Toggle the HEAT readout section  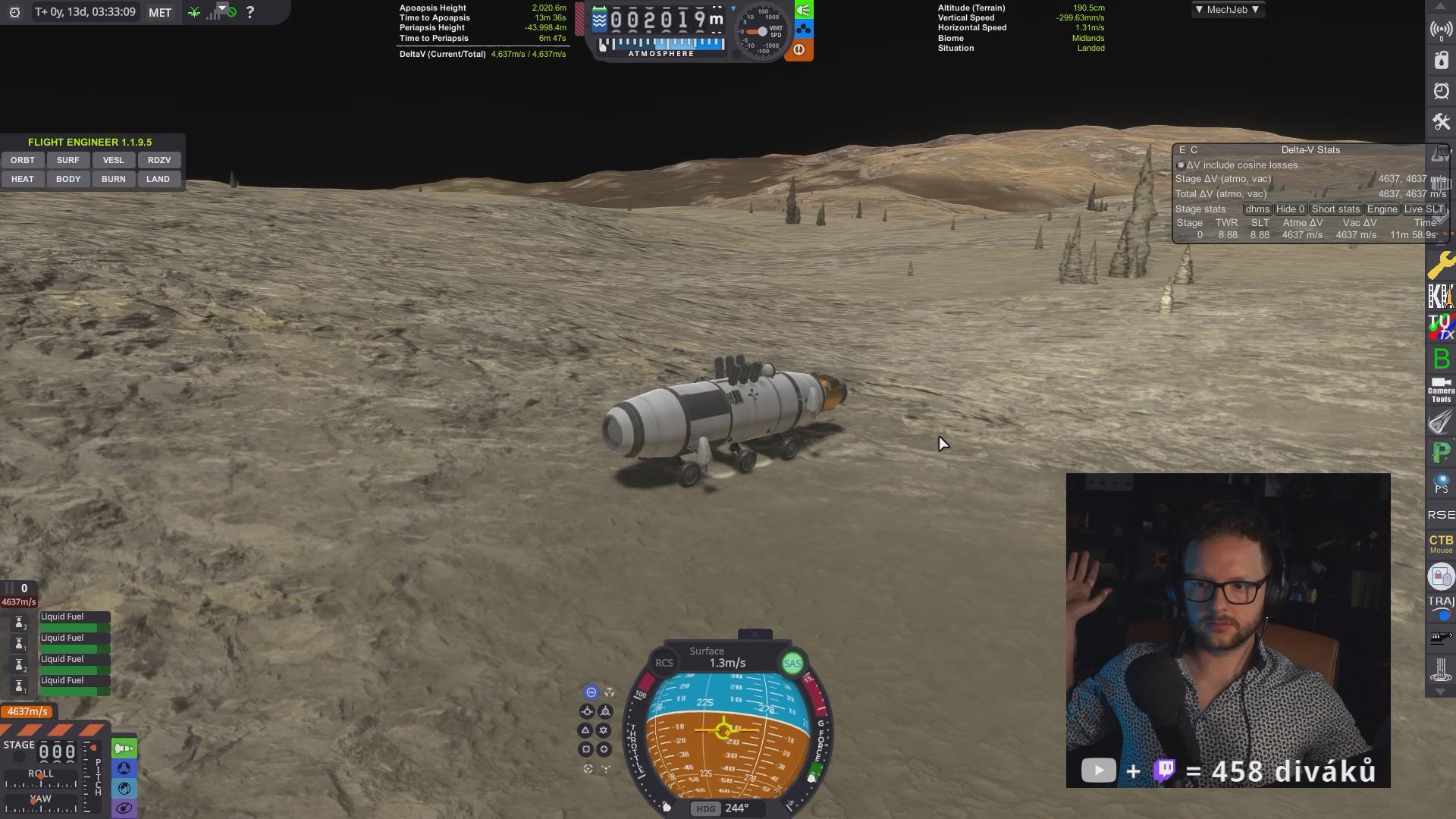coord(23,179)
